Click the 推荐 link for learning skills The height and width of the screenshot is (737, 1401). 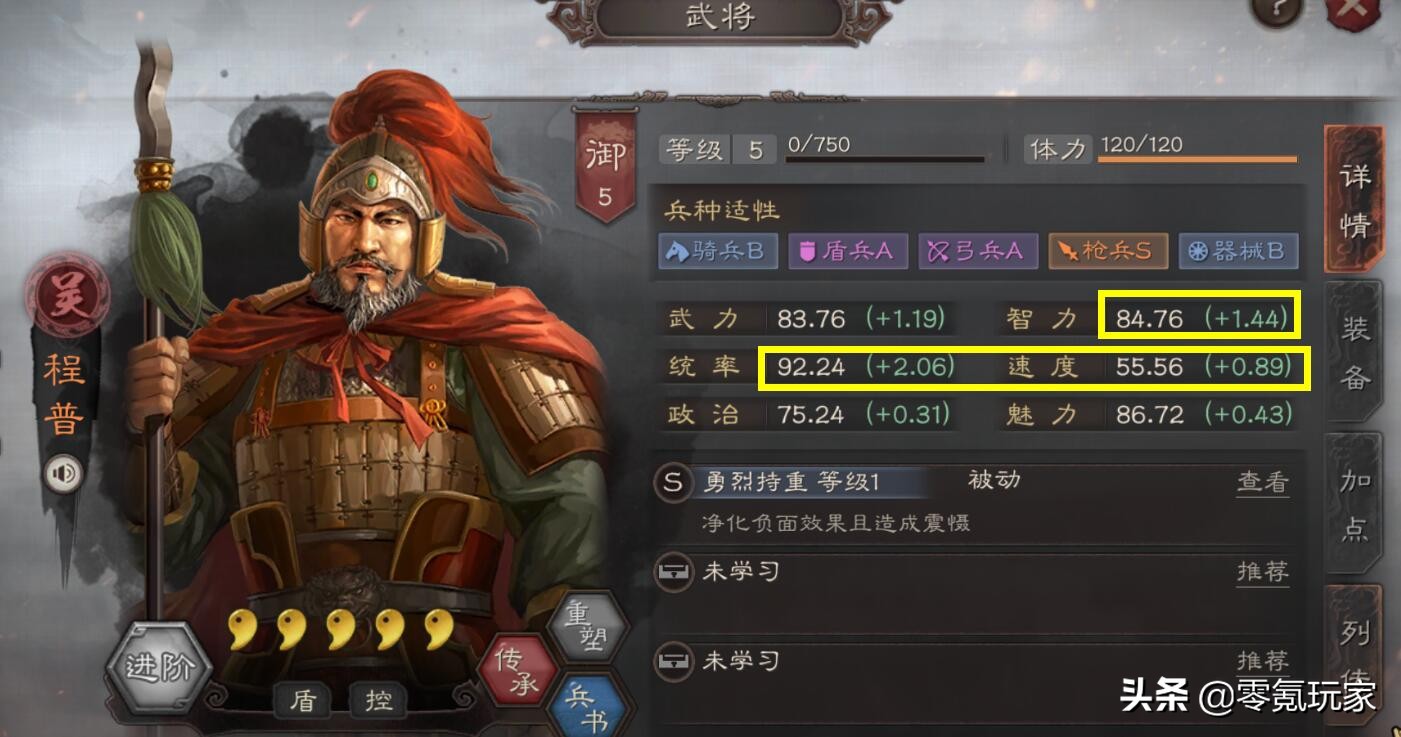pyautogui.click(x=1262, y=572)
